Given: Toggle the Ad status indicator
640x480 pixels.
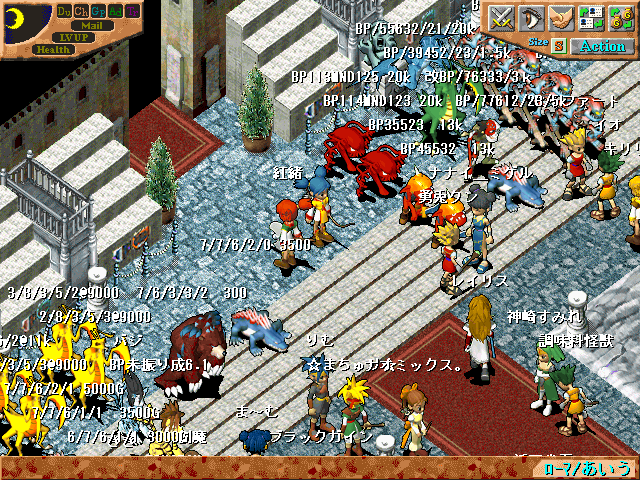Looking at the screenshot, I should pyautogui.click(x=115, y=10).
